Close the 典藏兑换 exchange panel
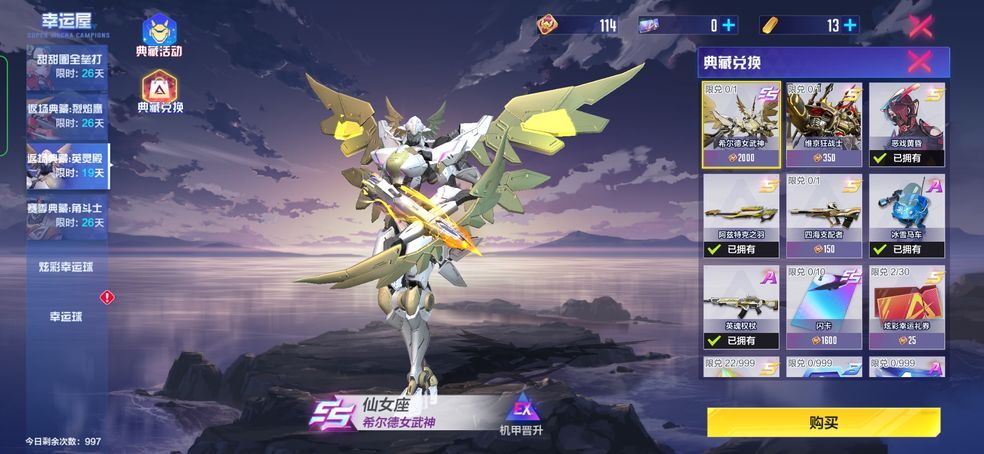Image resolution: width=984 pixels, height=454 pixels. 918,62
